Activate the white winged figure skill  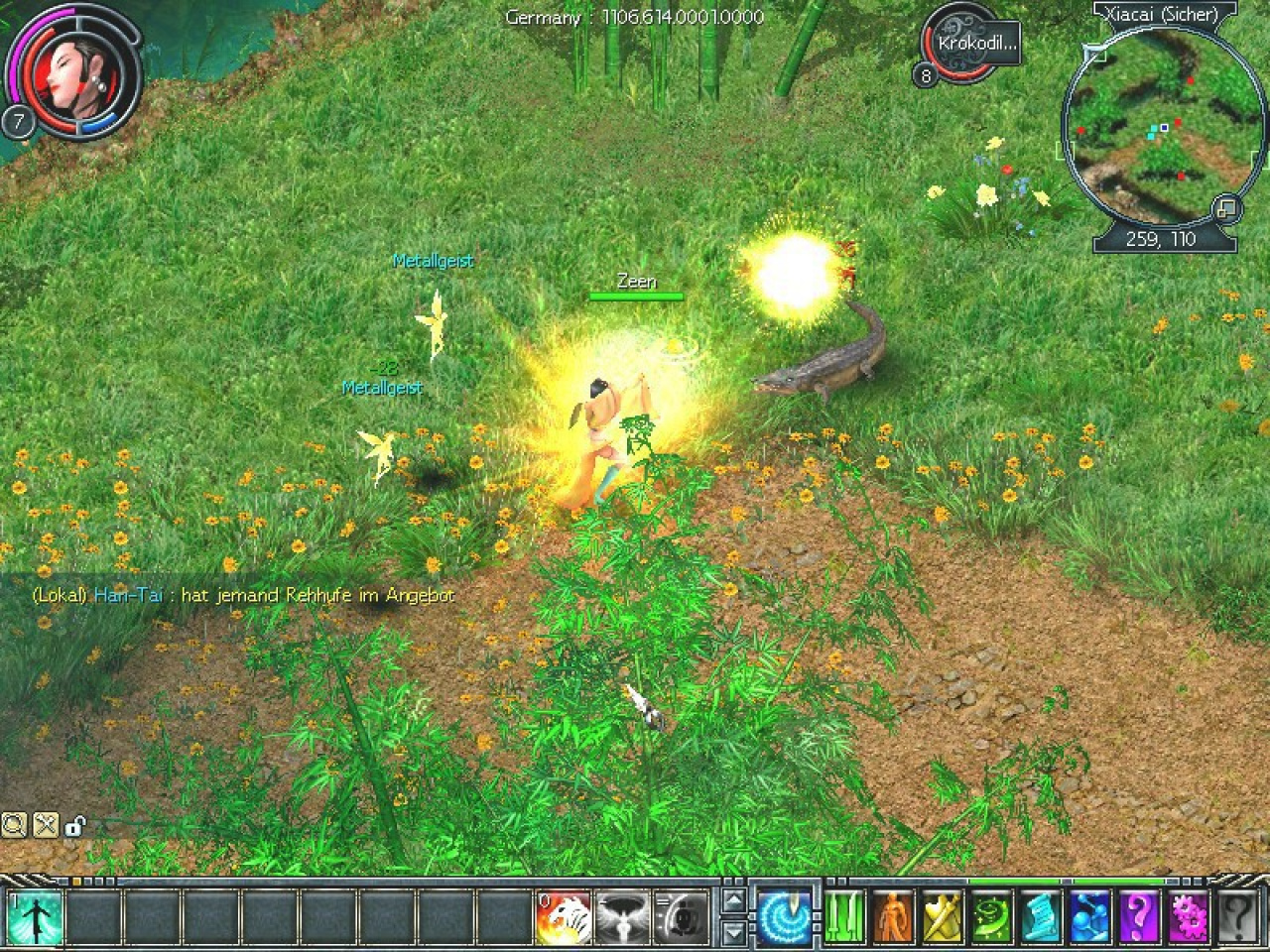pos(622,916)
